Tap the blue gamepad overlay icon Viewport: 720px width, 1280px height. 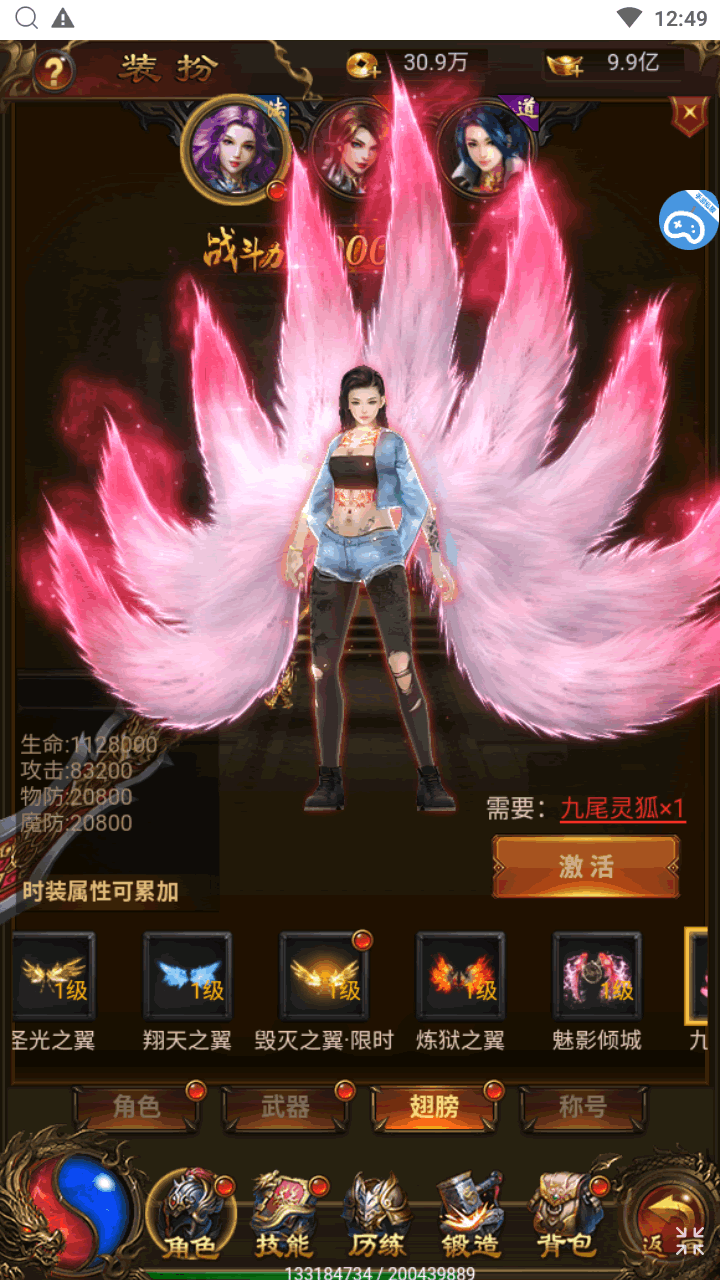click(x=688, y=220)
